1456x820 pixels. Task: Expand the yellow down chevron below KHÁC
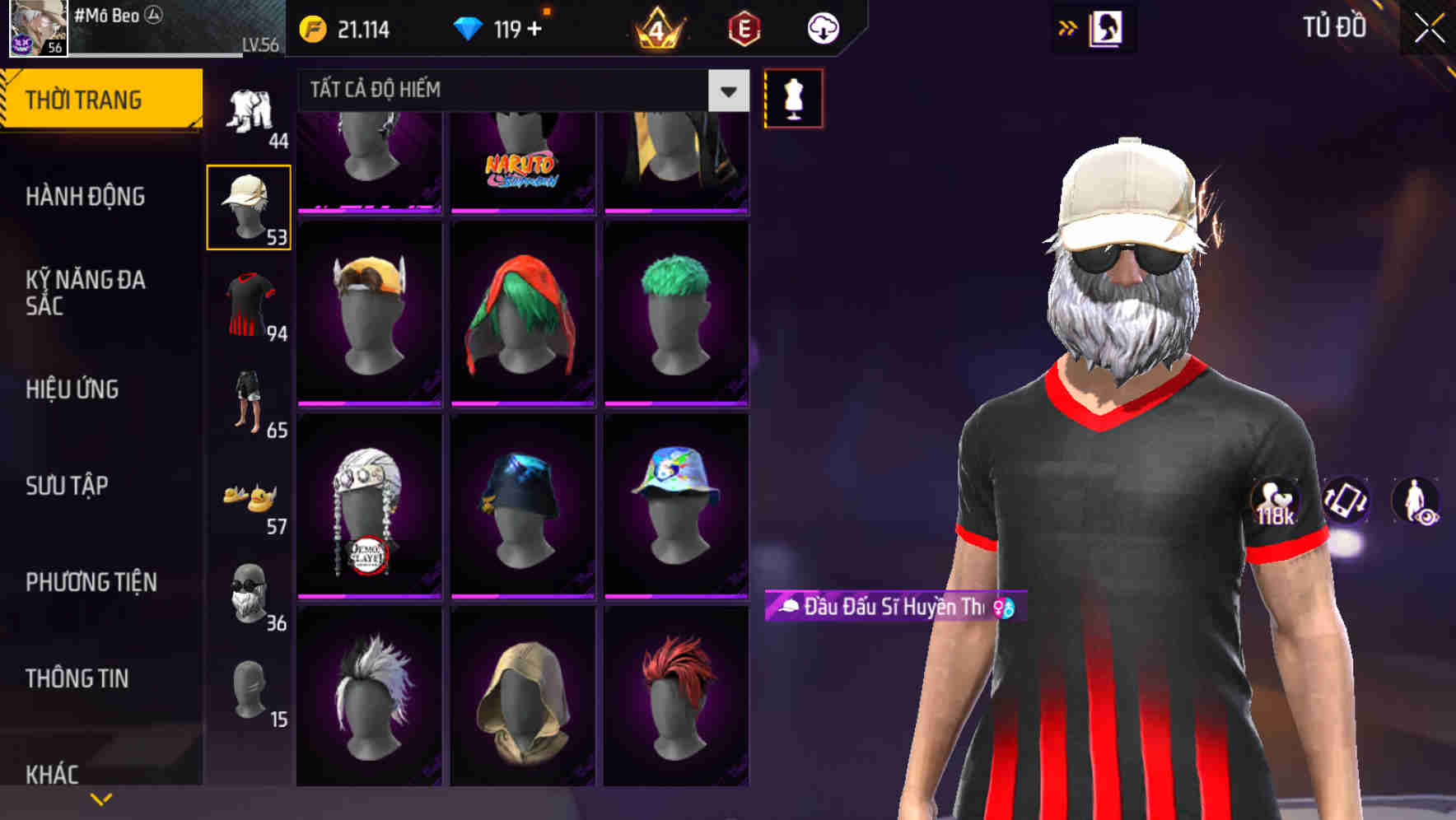[x=100, y=798]
